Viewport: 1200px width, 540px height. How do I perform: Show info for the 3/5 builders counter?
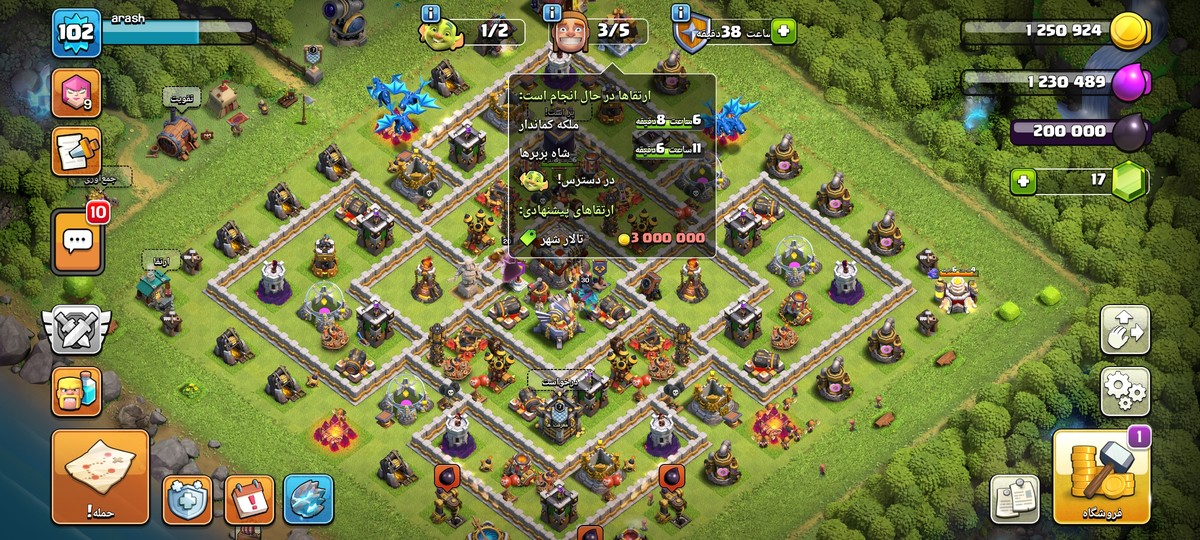click(x=553, y=13)
